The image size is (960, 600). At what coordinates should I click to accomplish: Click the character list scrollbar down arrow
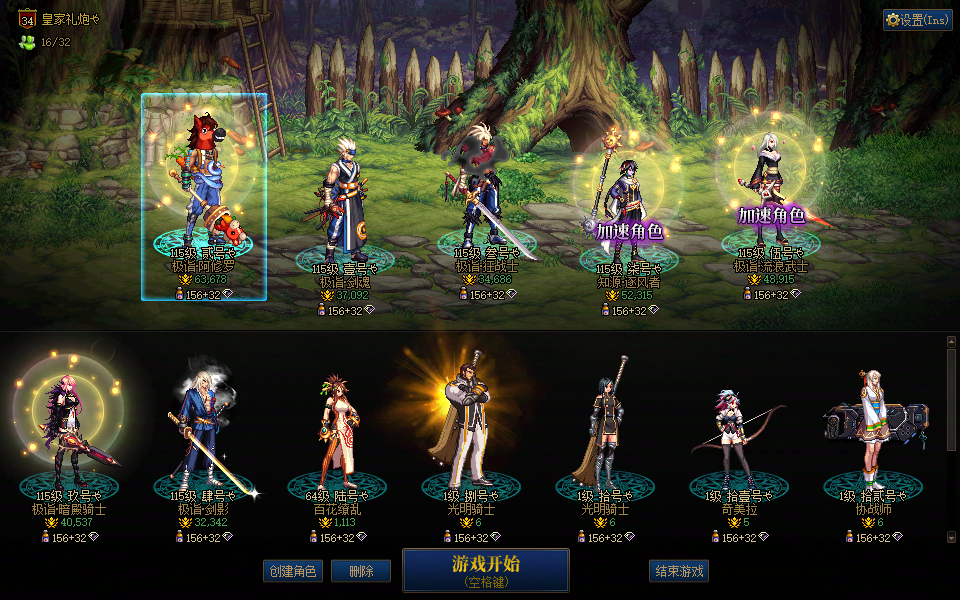(951, 538)
